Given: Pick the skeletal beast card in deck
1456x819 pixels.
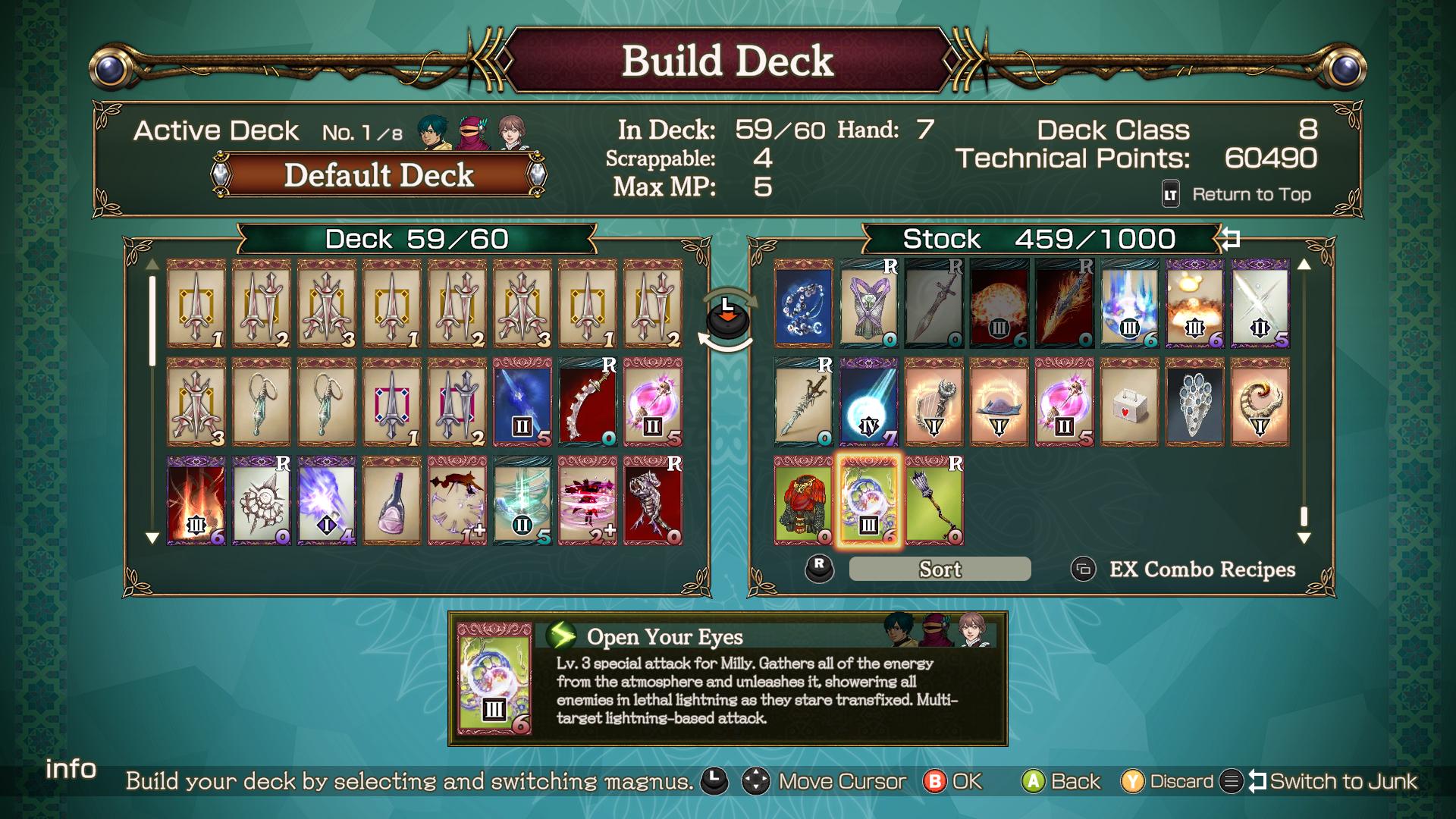Looking at the screenshot, I should click(x=652, y=500).
